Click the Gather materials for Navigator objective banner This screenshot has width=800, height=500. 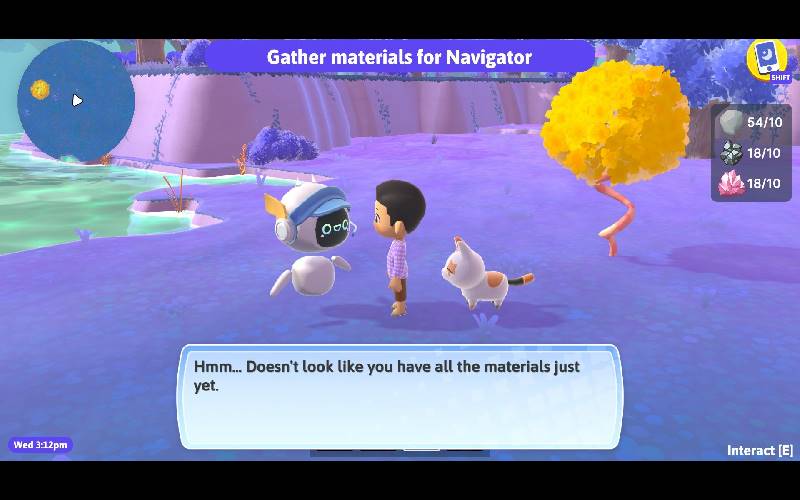pos(399,57)
